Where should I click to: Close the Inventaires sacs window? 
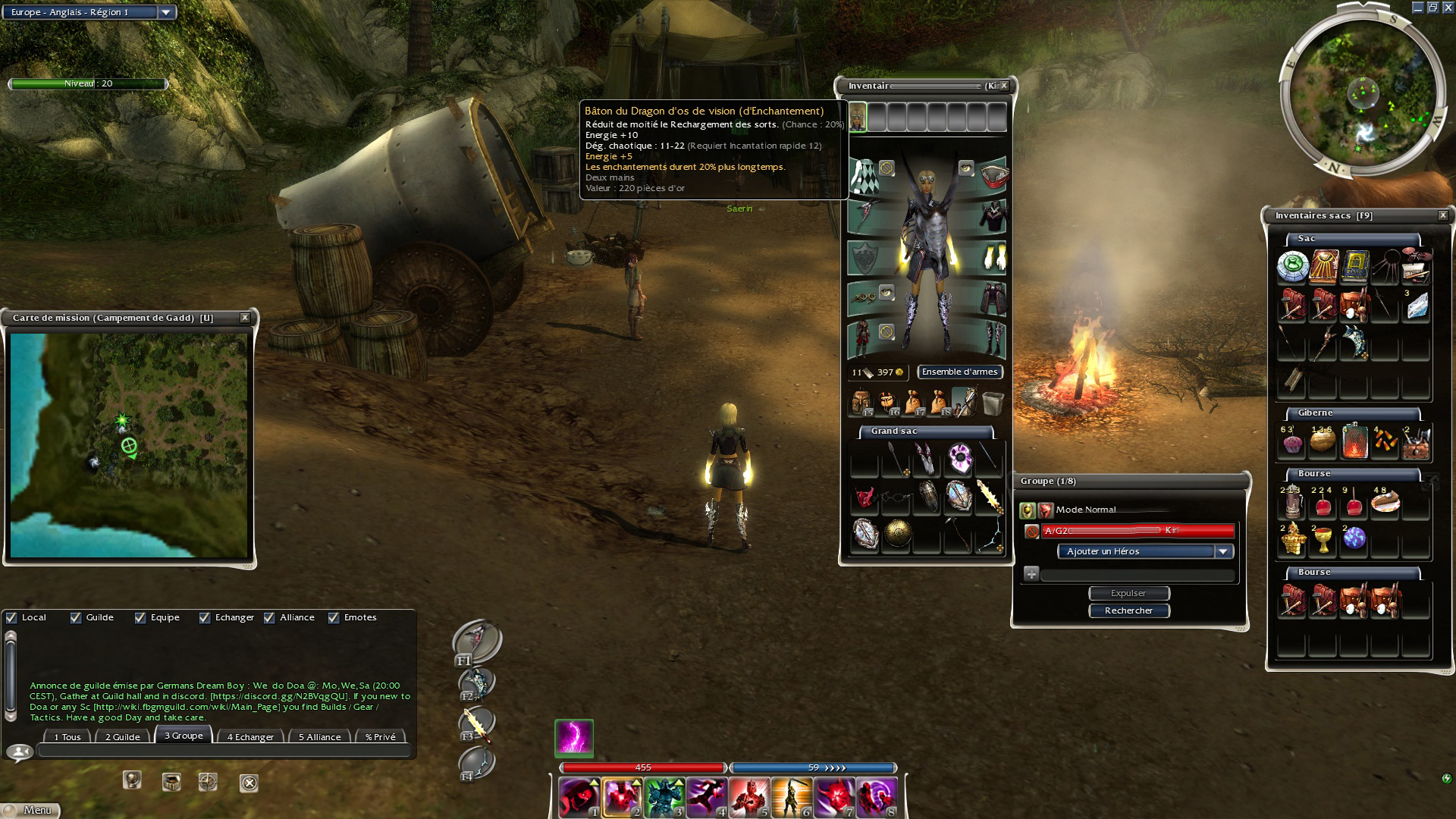pyautogui.click(x=1443, y=215)
